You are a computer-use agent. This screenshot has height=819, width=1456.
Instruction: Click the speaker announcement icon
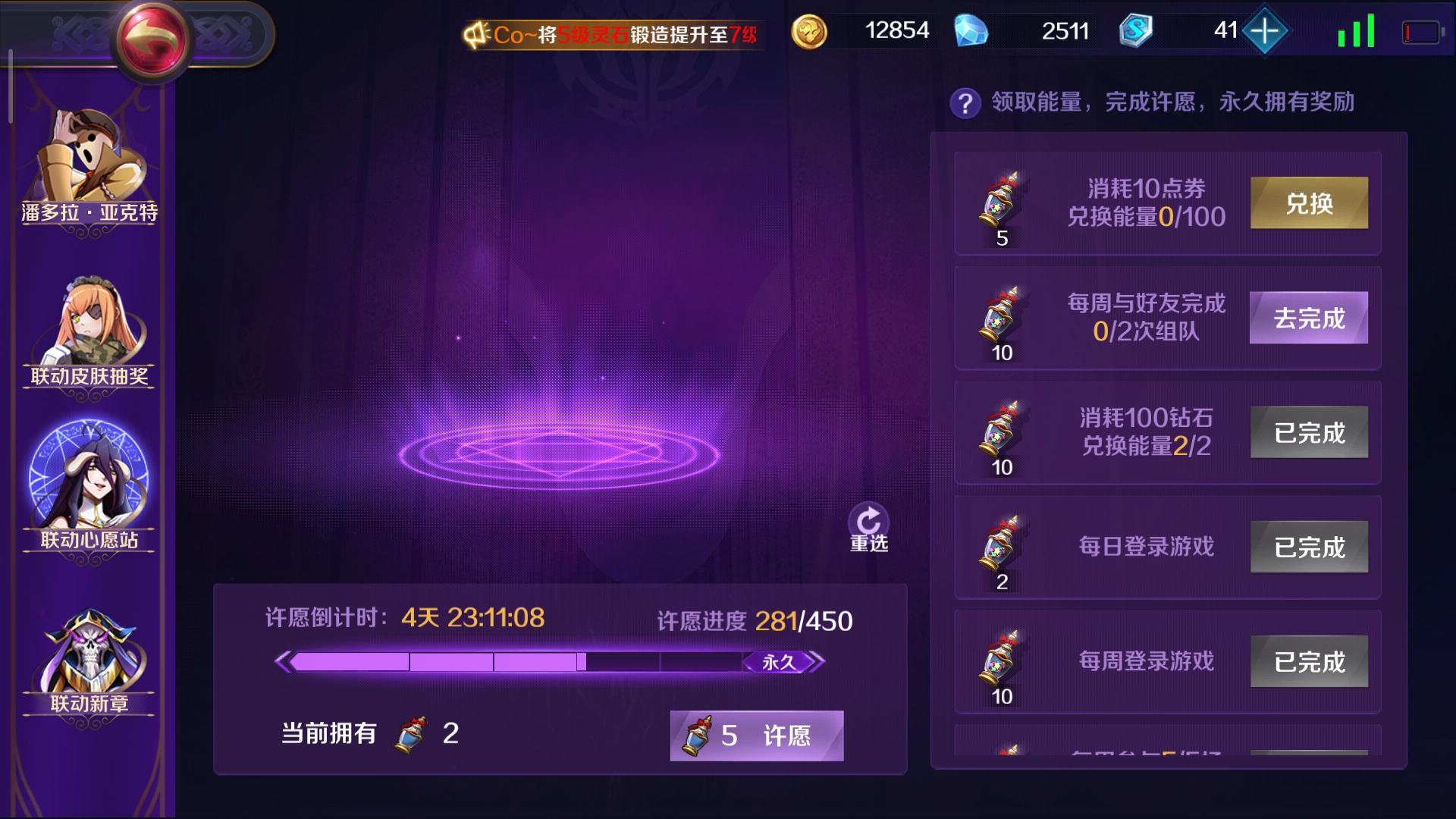click(475, 32)
